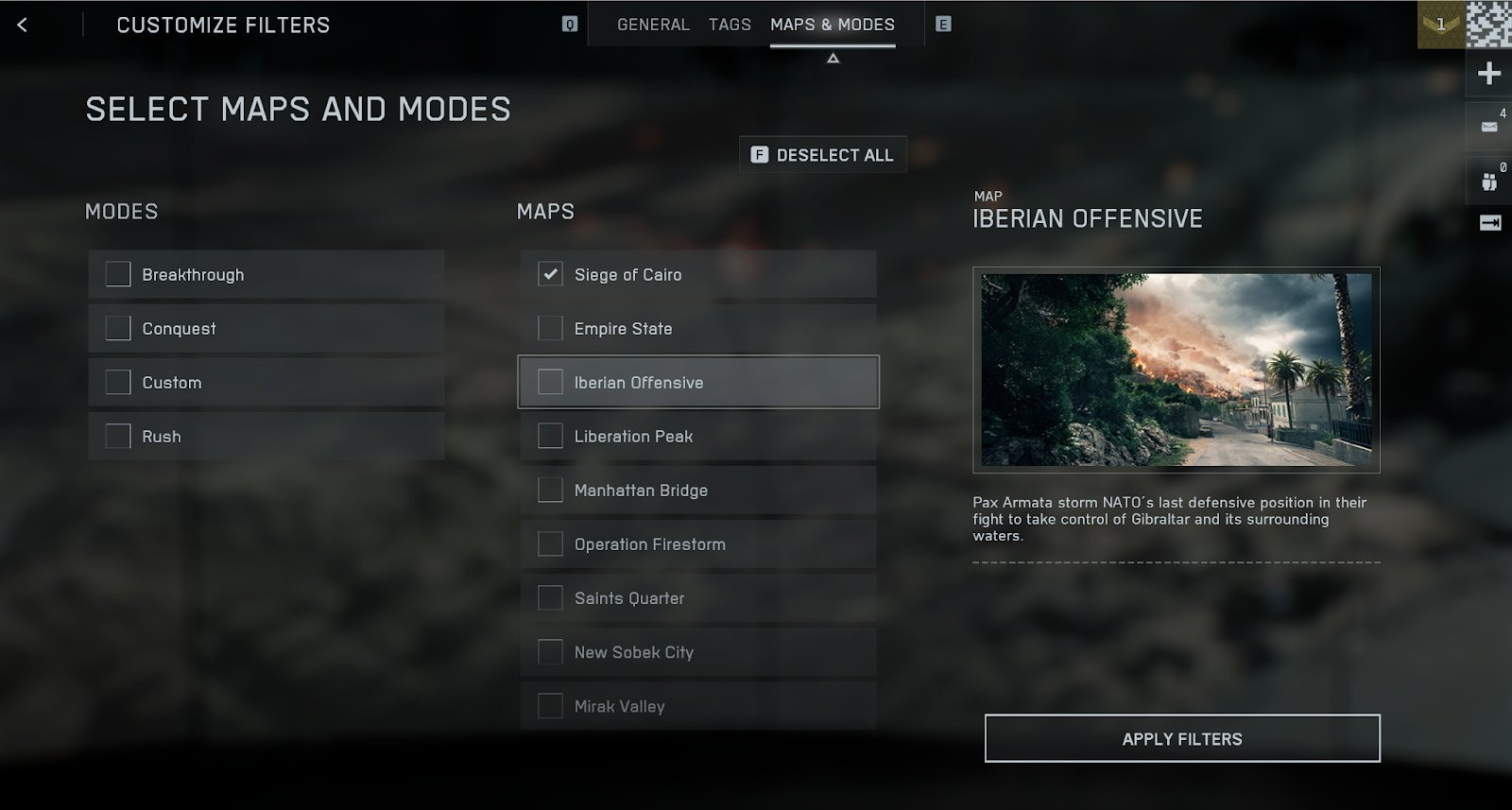Click the plus icon in the right sidebar
Image resolution: width=1512 pixels, height=810 pixels.
click(x=1488, y=72)
